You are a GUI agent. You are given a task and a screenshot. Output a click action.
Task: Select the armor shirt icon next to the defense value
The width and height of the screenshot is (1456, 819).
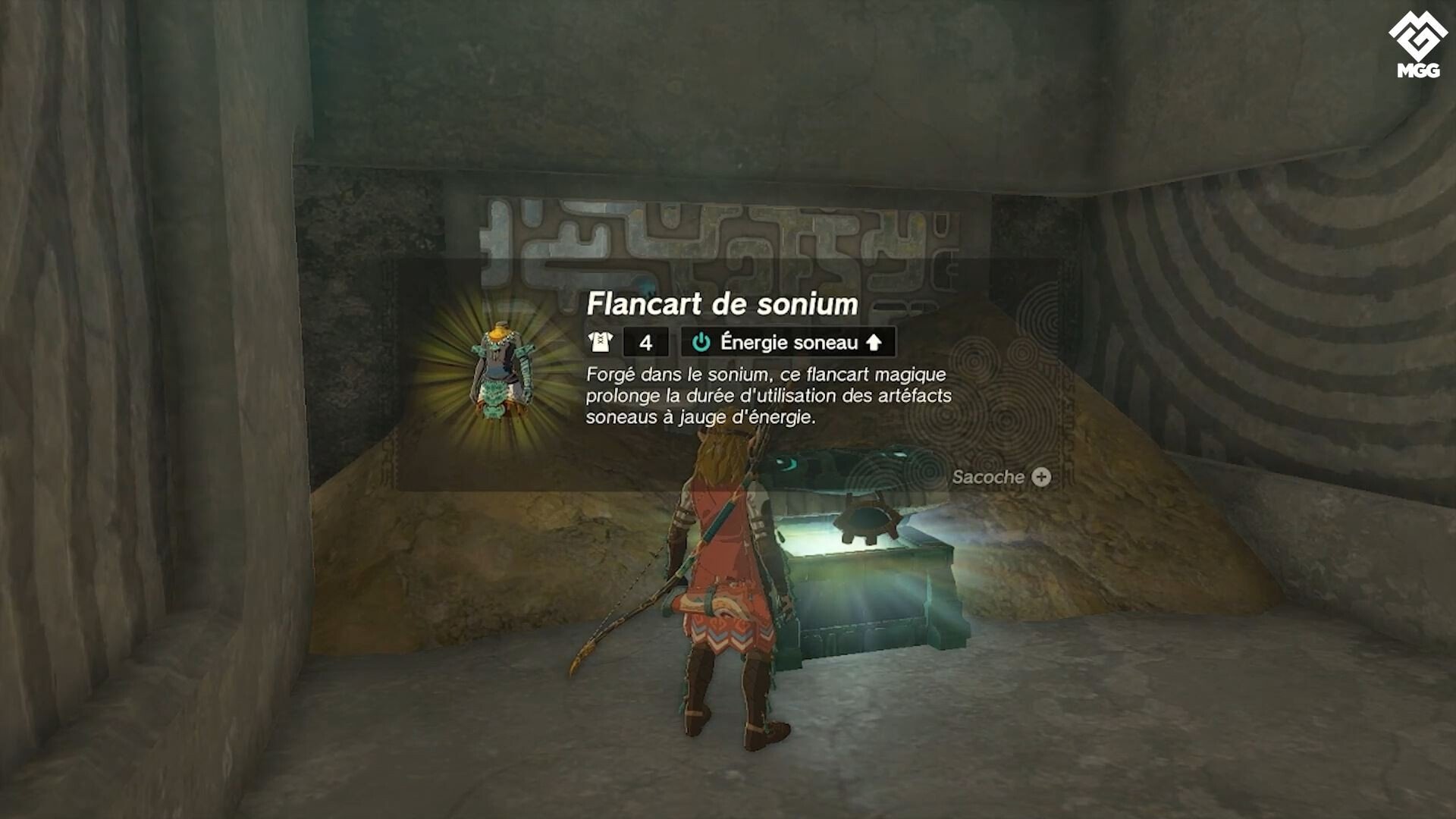coord(601,343)
